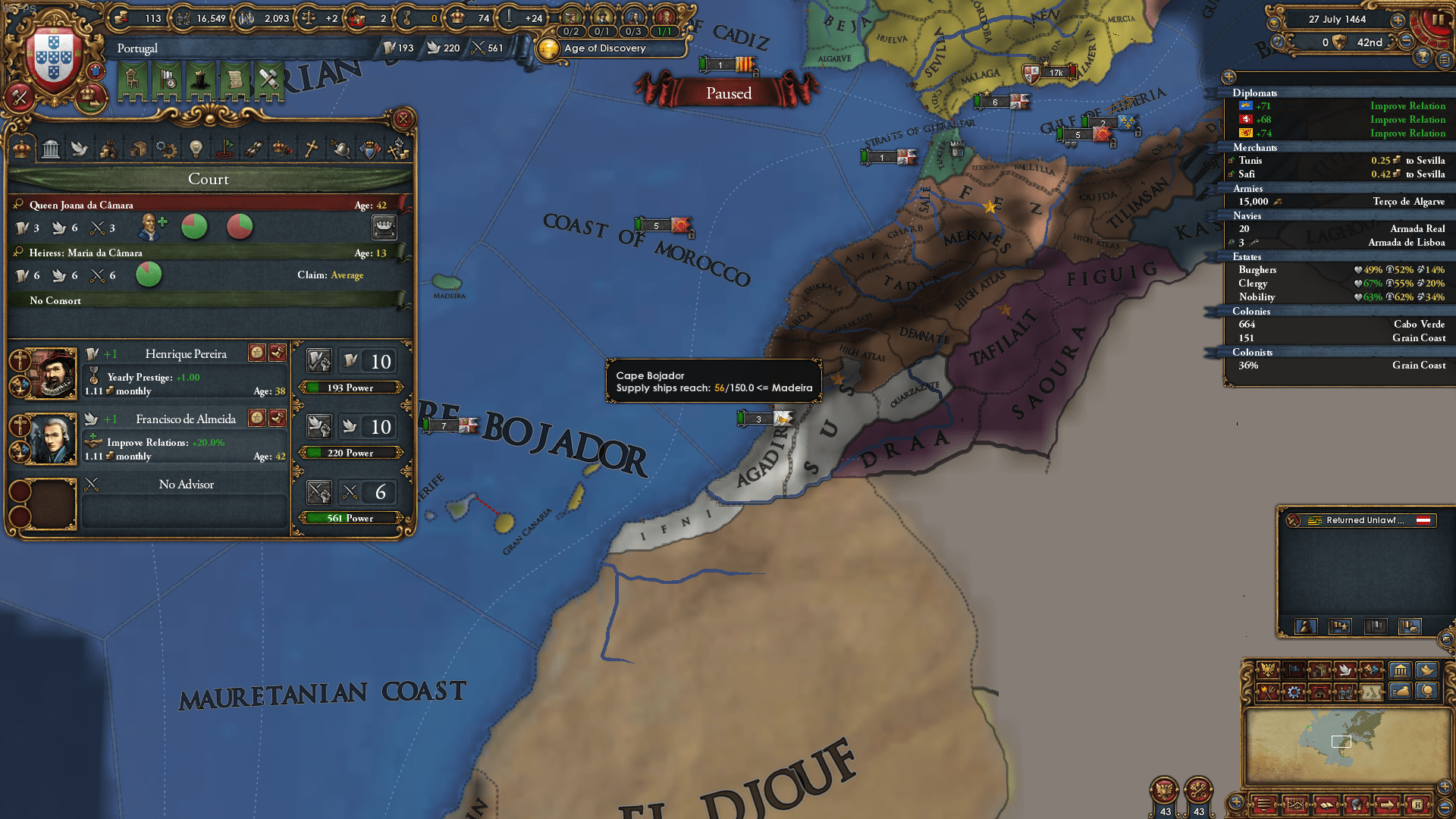
Task: Open the Missions flag tab
Action: click(x=225, y=149)
